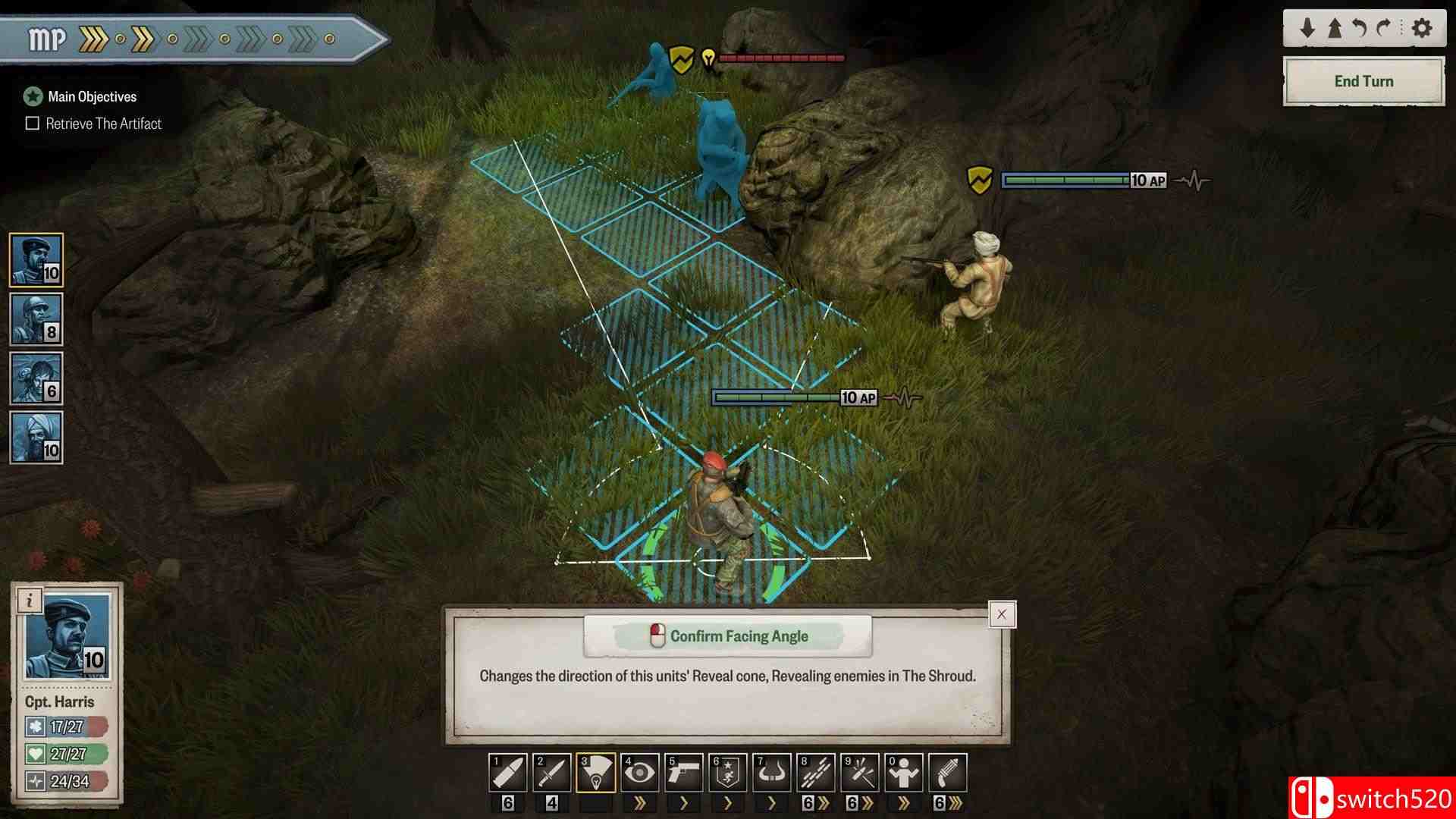Click the Confirm Facing Angle prompt
The height and width of the screenshot is (819, 1456).
(726, 636)
